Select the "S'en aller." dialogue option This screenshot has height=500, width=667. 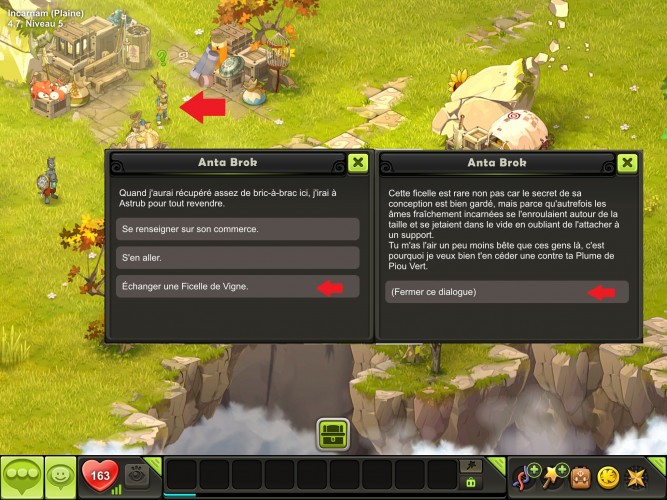(x=237, y=258)
